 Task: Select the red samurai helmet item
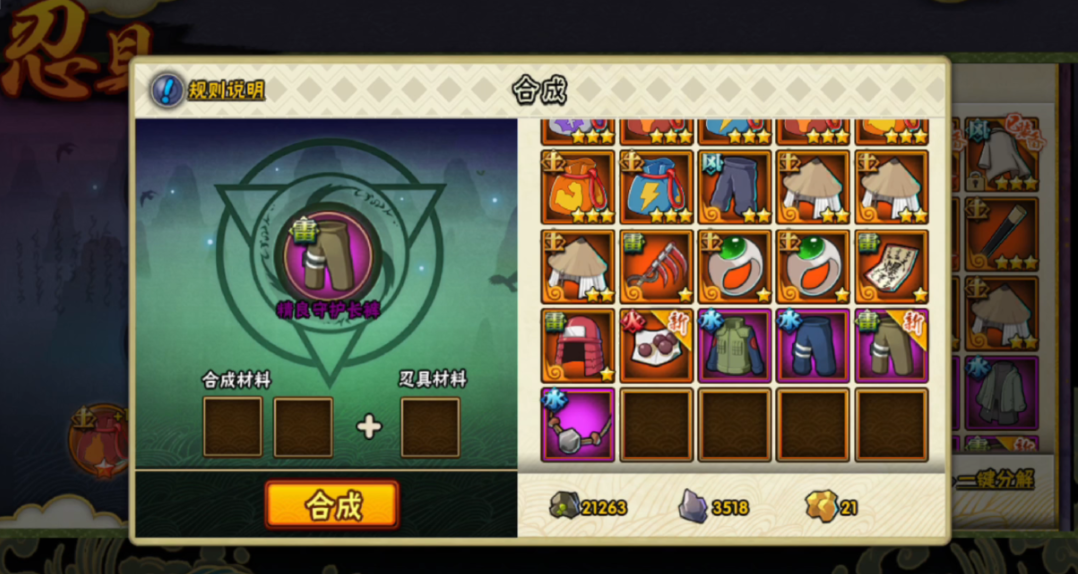point(577,346)
